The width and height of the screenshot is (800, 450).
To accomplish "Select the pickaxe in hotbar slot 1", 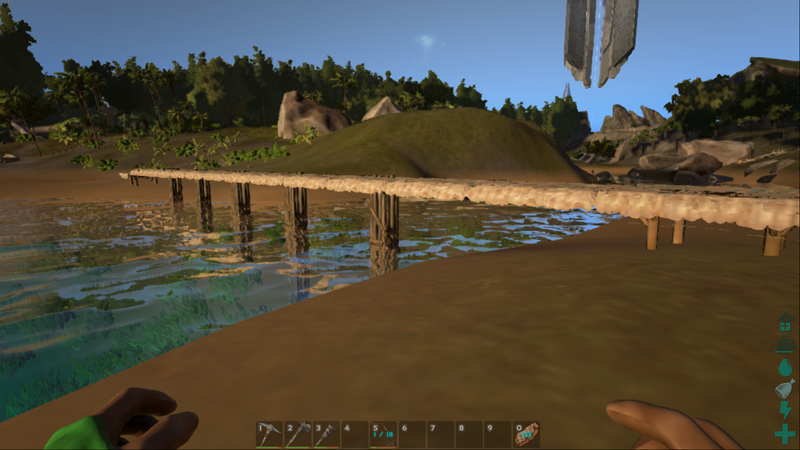I will pos(270,434).
